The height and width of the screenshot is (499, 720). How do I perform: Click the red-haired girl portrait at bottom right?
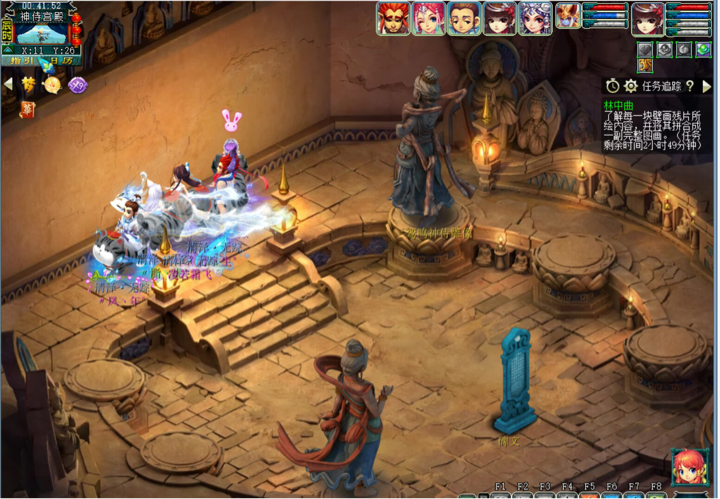tap(689, 468)
